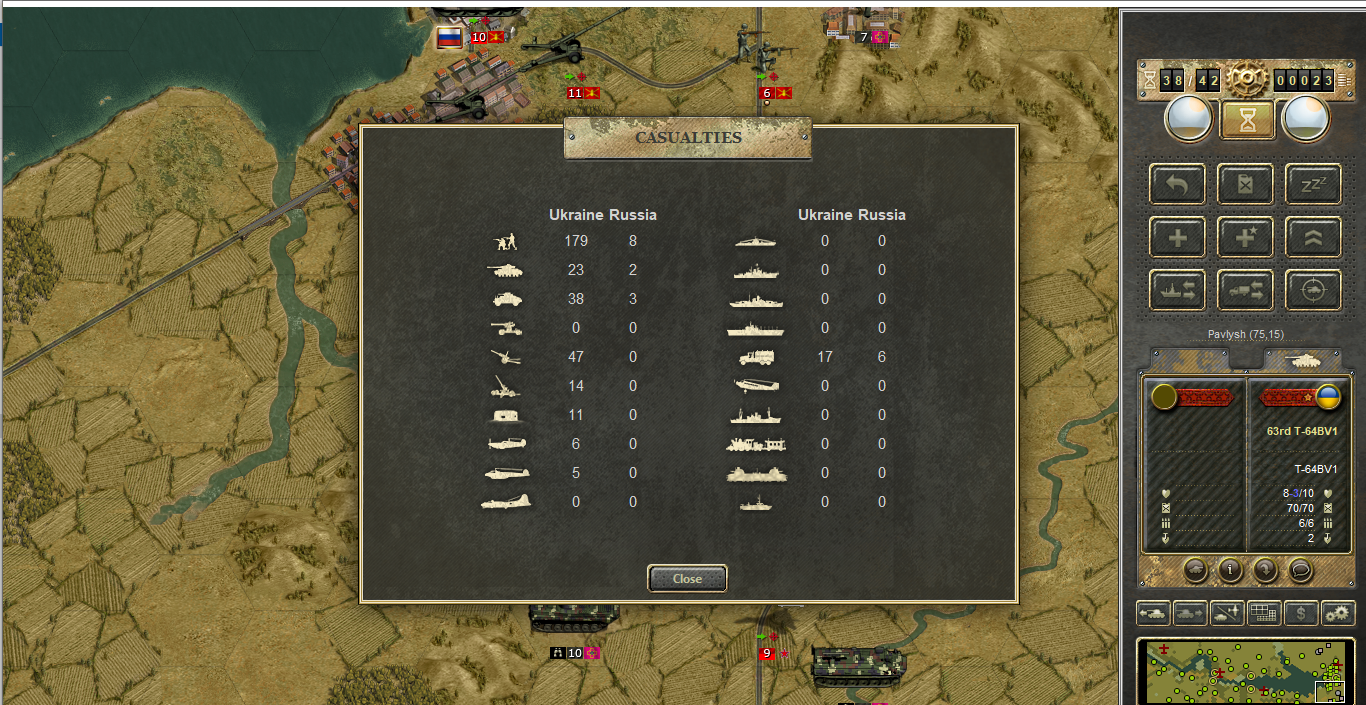Close the Casualties window
Viewport: 1366px width, 705px height.
[x=687, y=579]
